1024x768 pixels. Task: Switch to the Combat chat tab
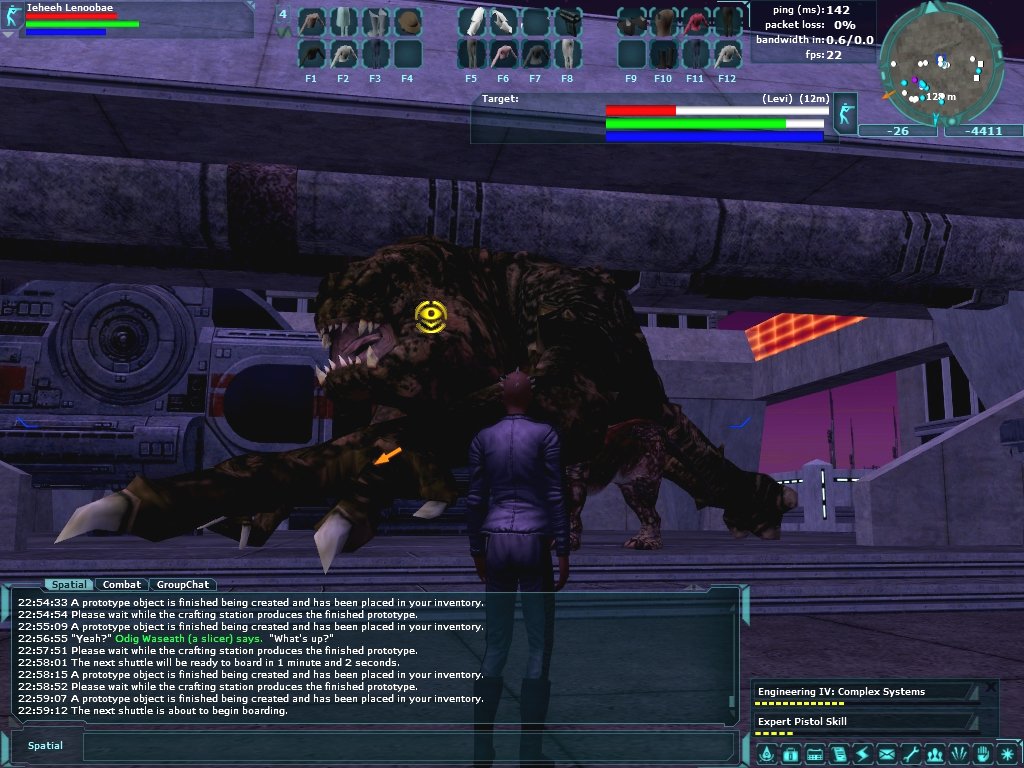pos(122,584)
